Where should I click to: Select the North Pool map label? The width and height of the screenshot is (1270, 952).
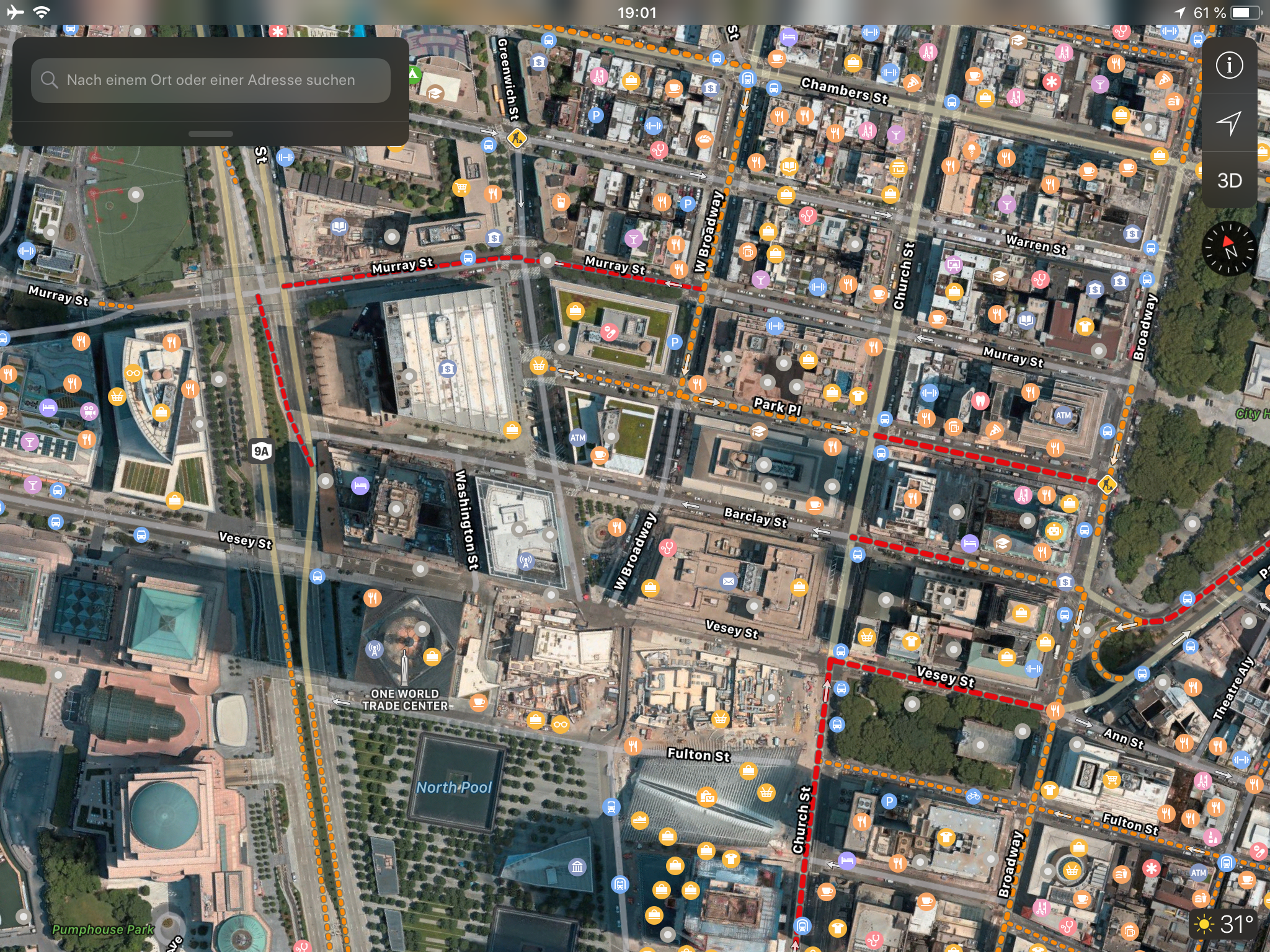click(454, 787)
